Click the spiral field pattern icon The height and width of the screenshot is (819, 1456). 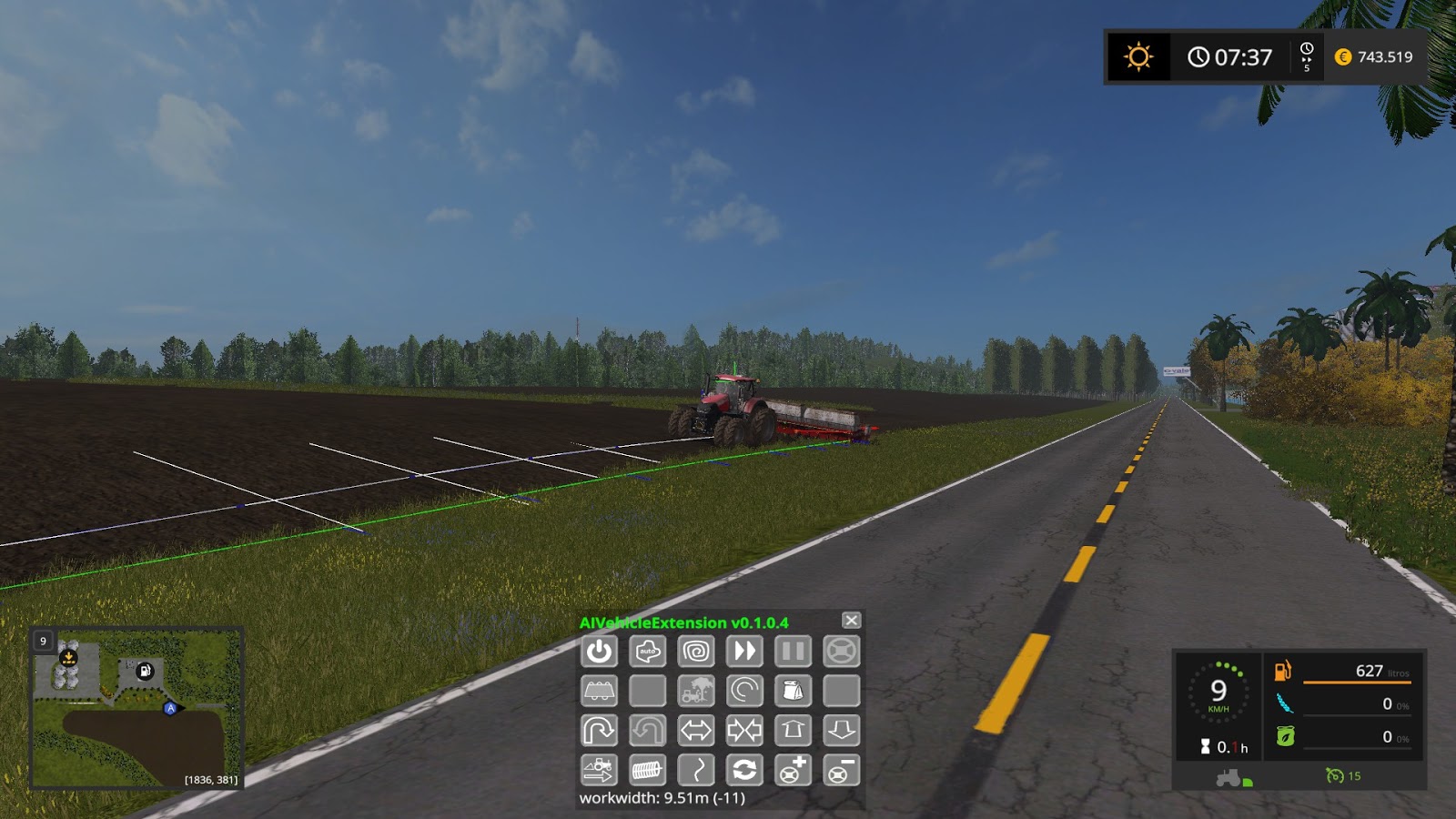[x=697, y=651]
